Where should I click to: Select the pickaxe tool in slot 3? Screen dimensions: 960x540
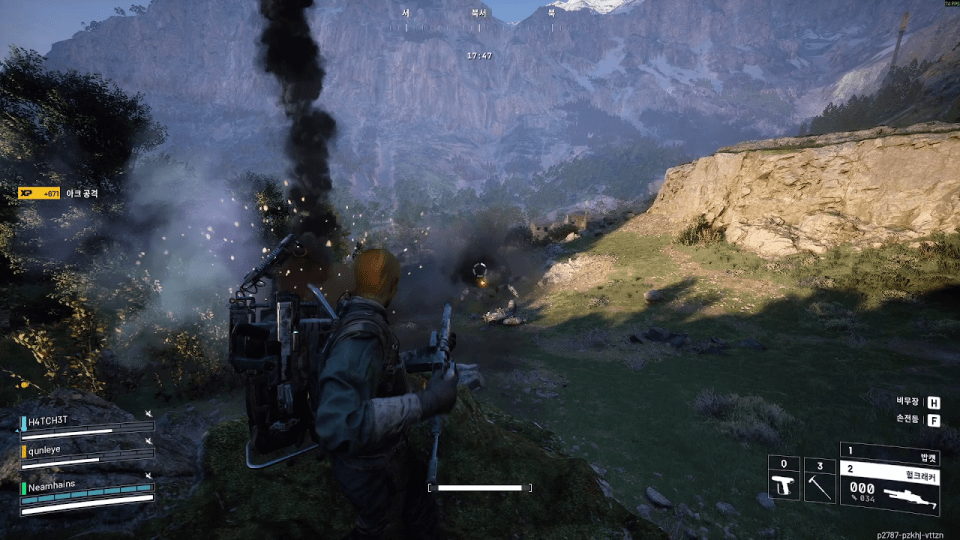click(x=819, y=485)
